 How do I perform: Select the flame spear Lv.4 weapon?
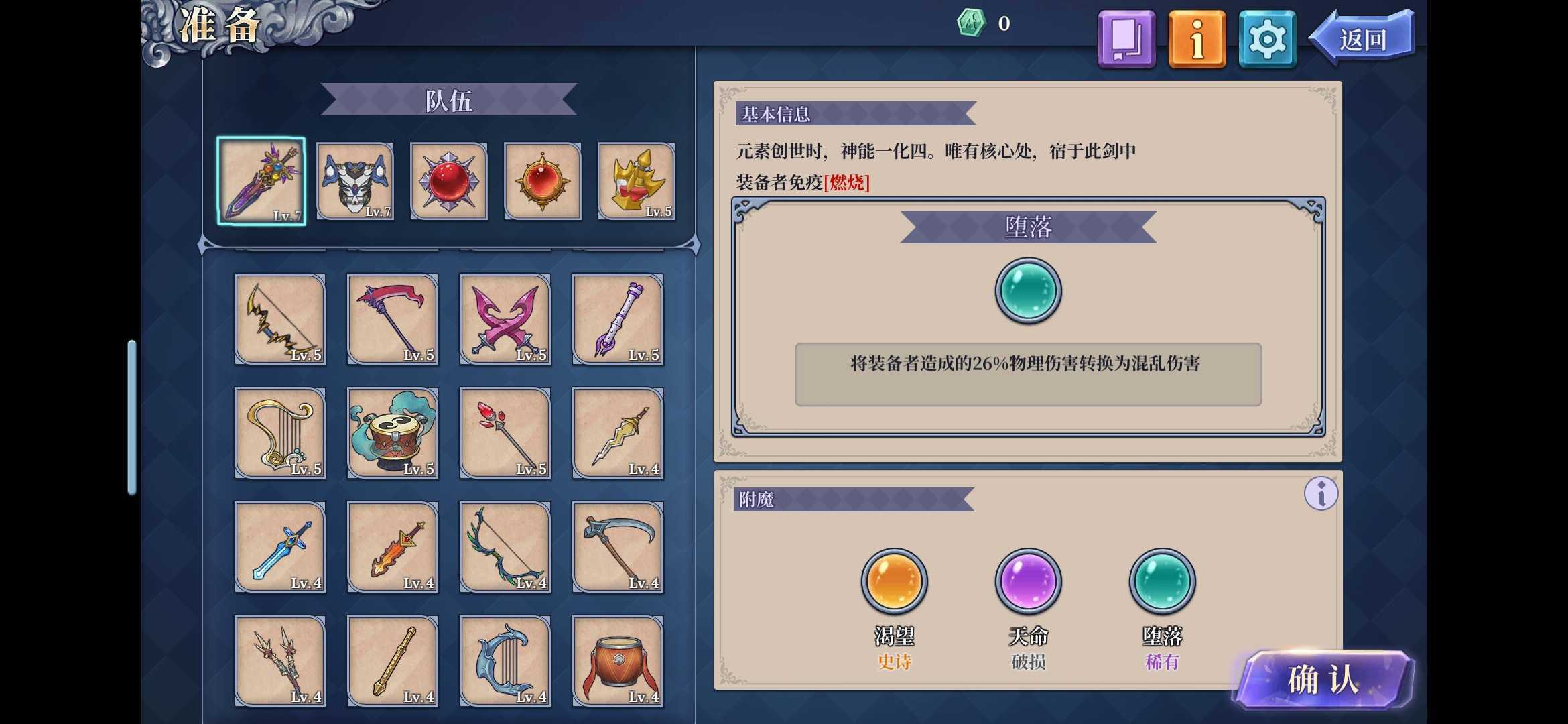(x=393, y=548)
